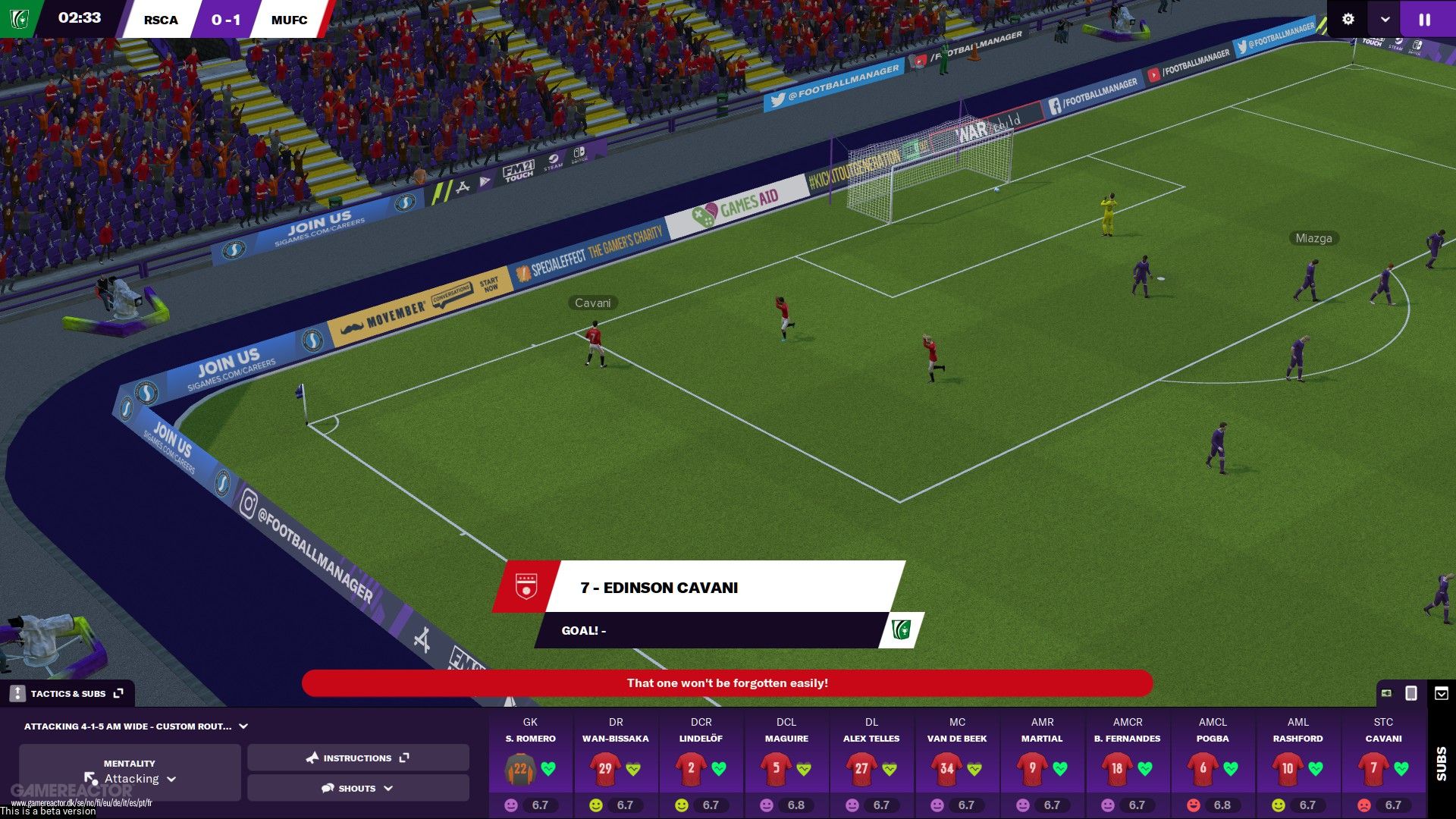Open the match settings gear
Screen dimensions: 1456x819
pos(1348,20)
